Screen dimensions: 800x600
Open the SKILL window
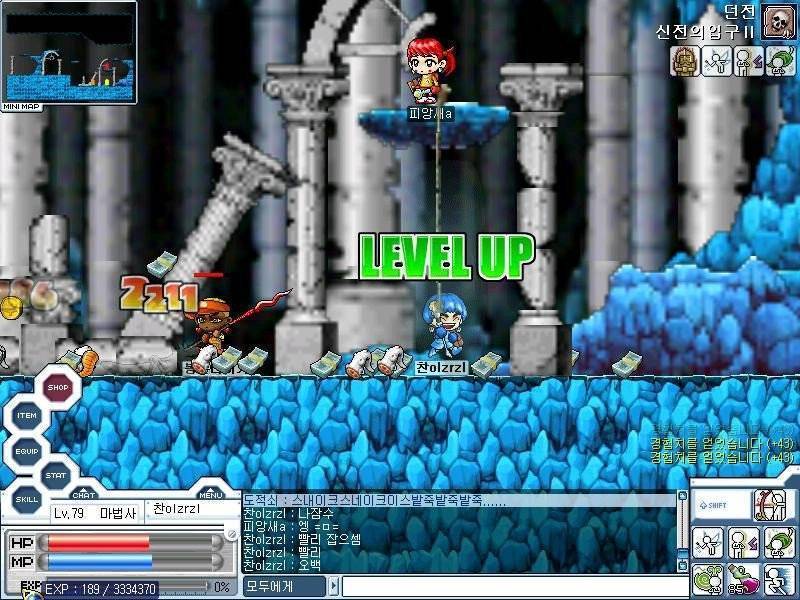coord(27,497)
